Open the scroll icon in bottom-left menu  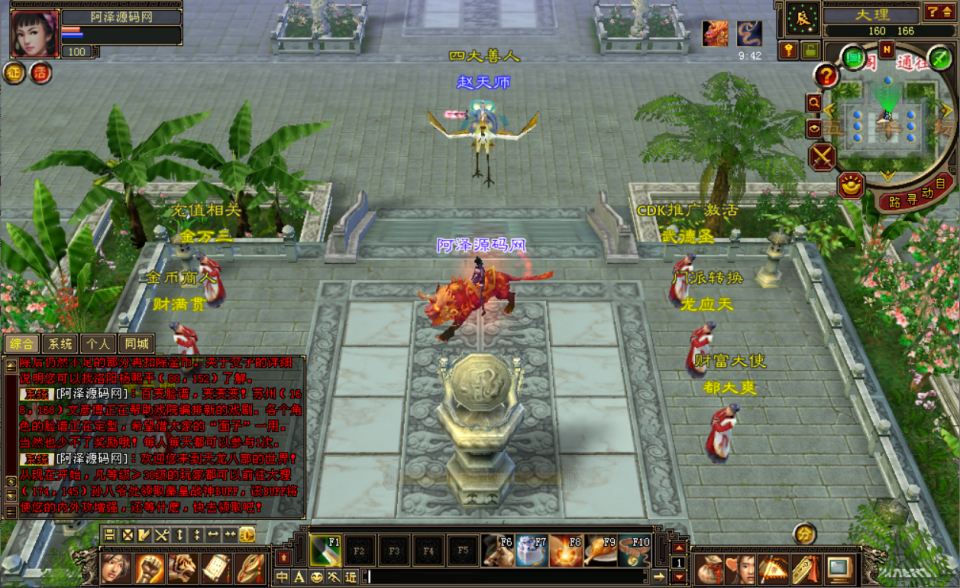(215, 568)
